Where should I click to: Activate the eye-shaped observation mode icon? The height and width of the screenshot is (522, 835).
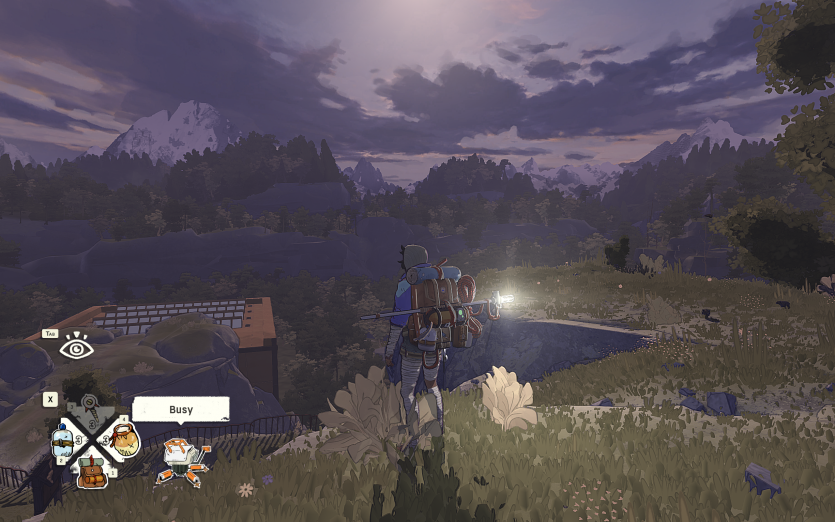pyautogui.click(x=76, y=348)
